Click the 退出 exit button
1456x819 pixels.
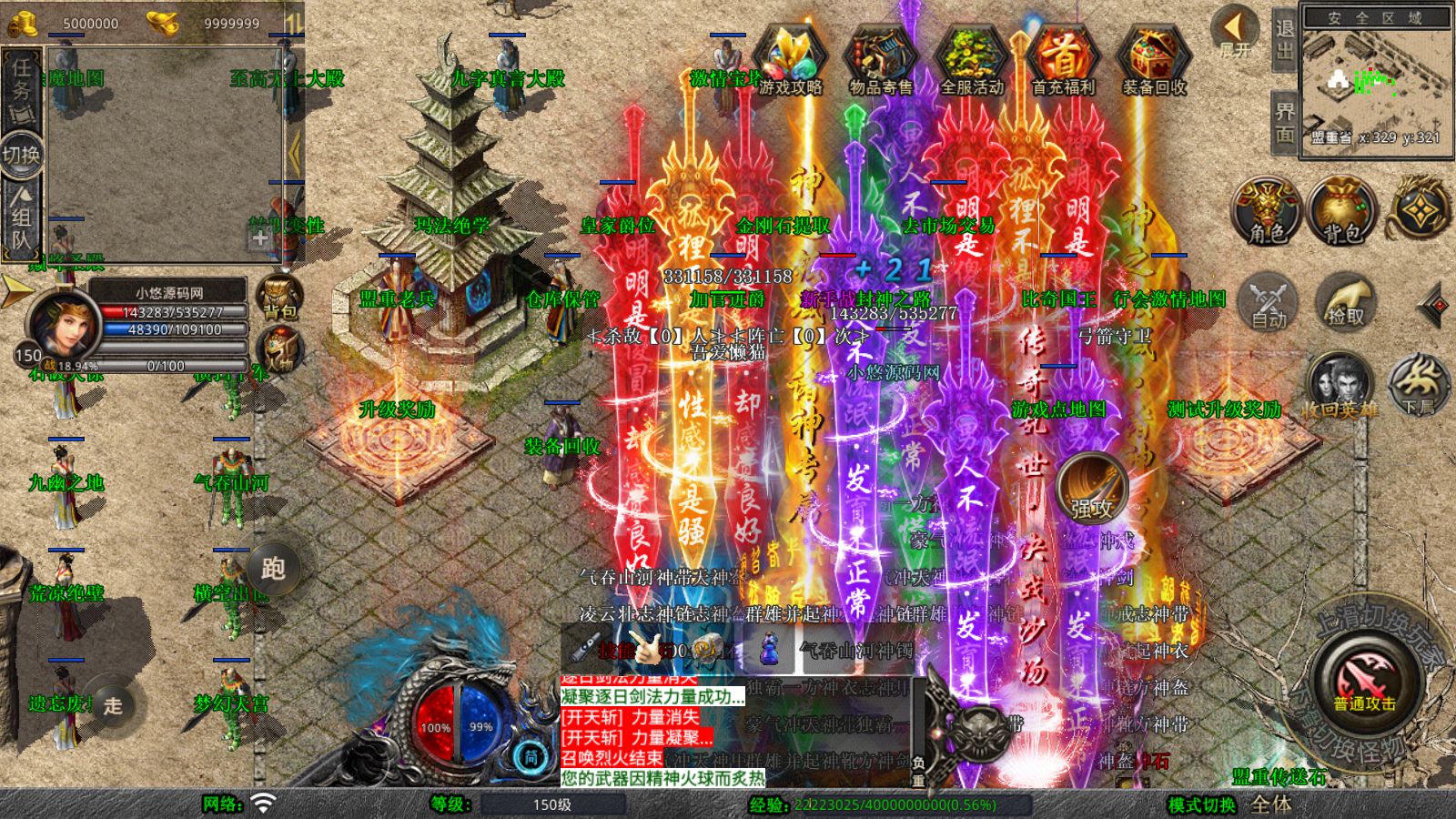pyautogui.click(x=1284, y=41)
